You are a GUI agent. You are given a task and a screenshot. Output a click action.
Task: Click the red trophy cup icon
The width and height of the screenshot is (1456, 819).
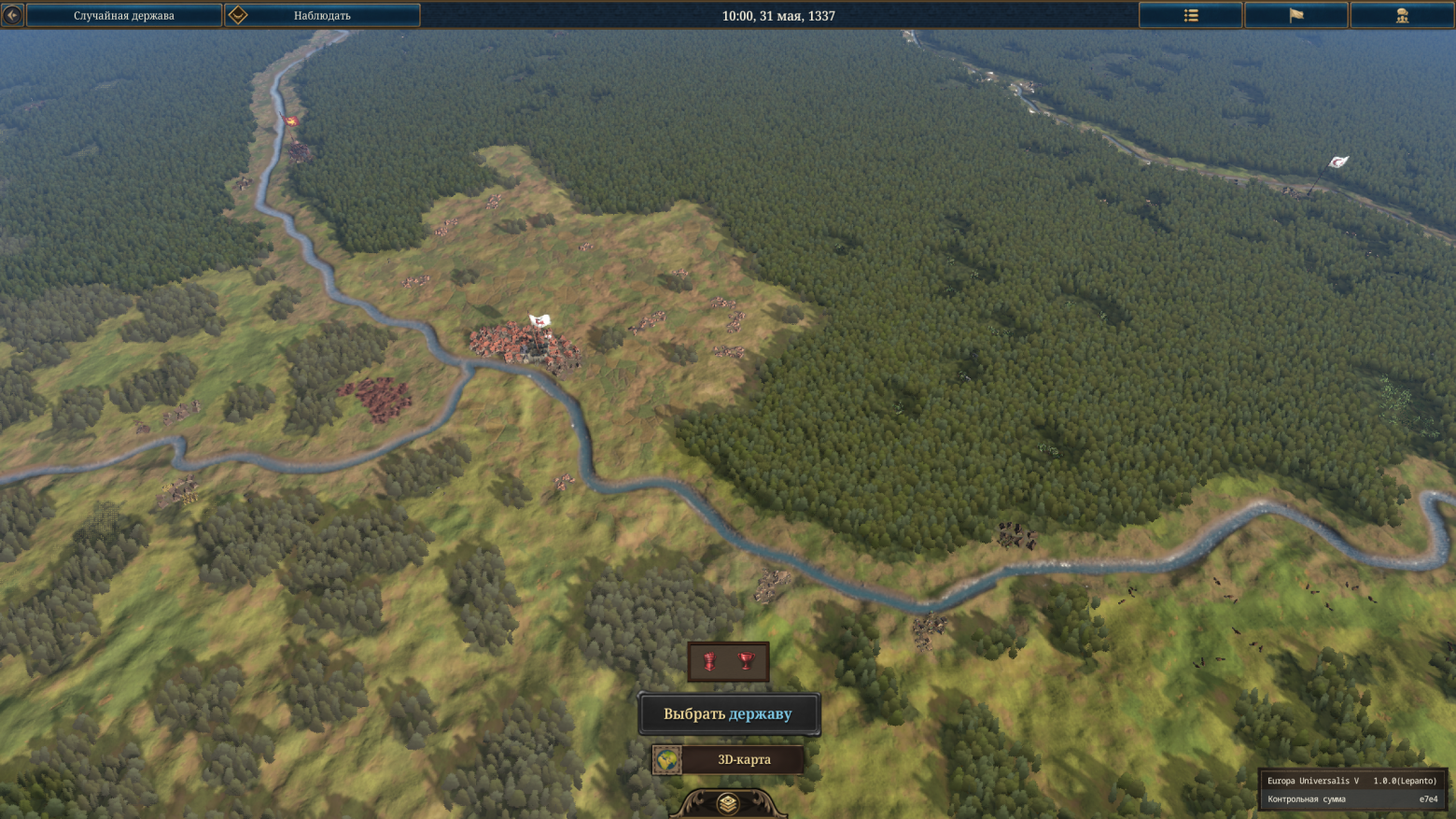(746, 662)
